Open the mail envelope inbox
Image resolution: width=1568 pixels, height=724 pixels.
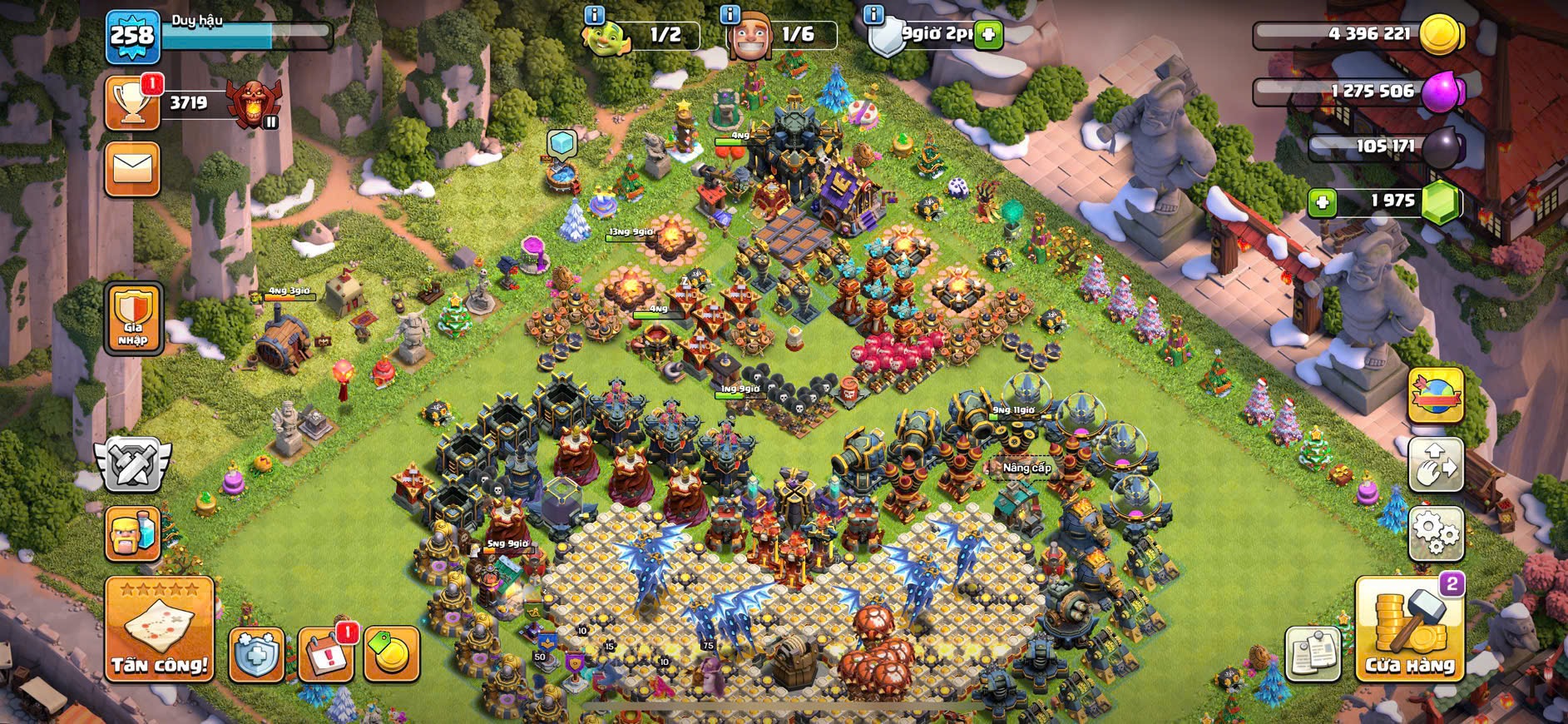[x=133, y=169]
